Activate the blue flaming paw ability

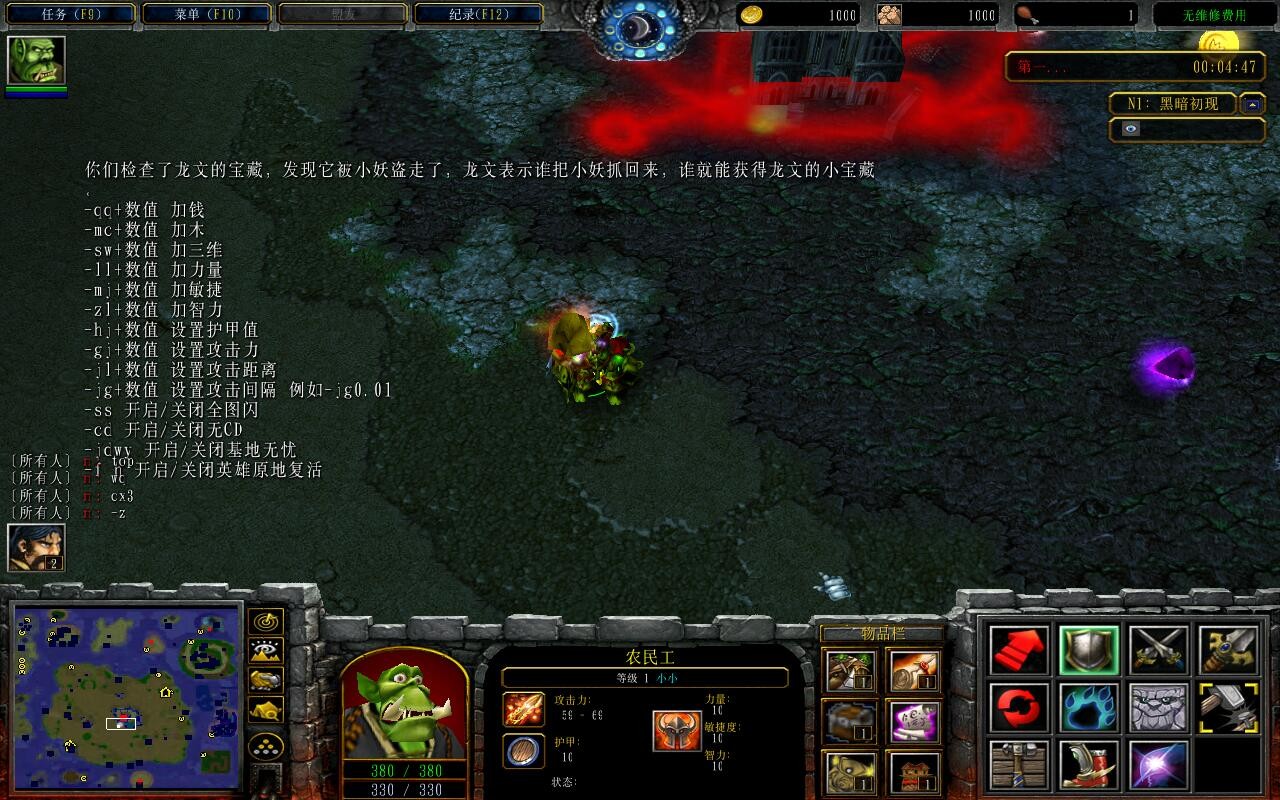pos(1089,708)
